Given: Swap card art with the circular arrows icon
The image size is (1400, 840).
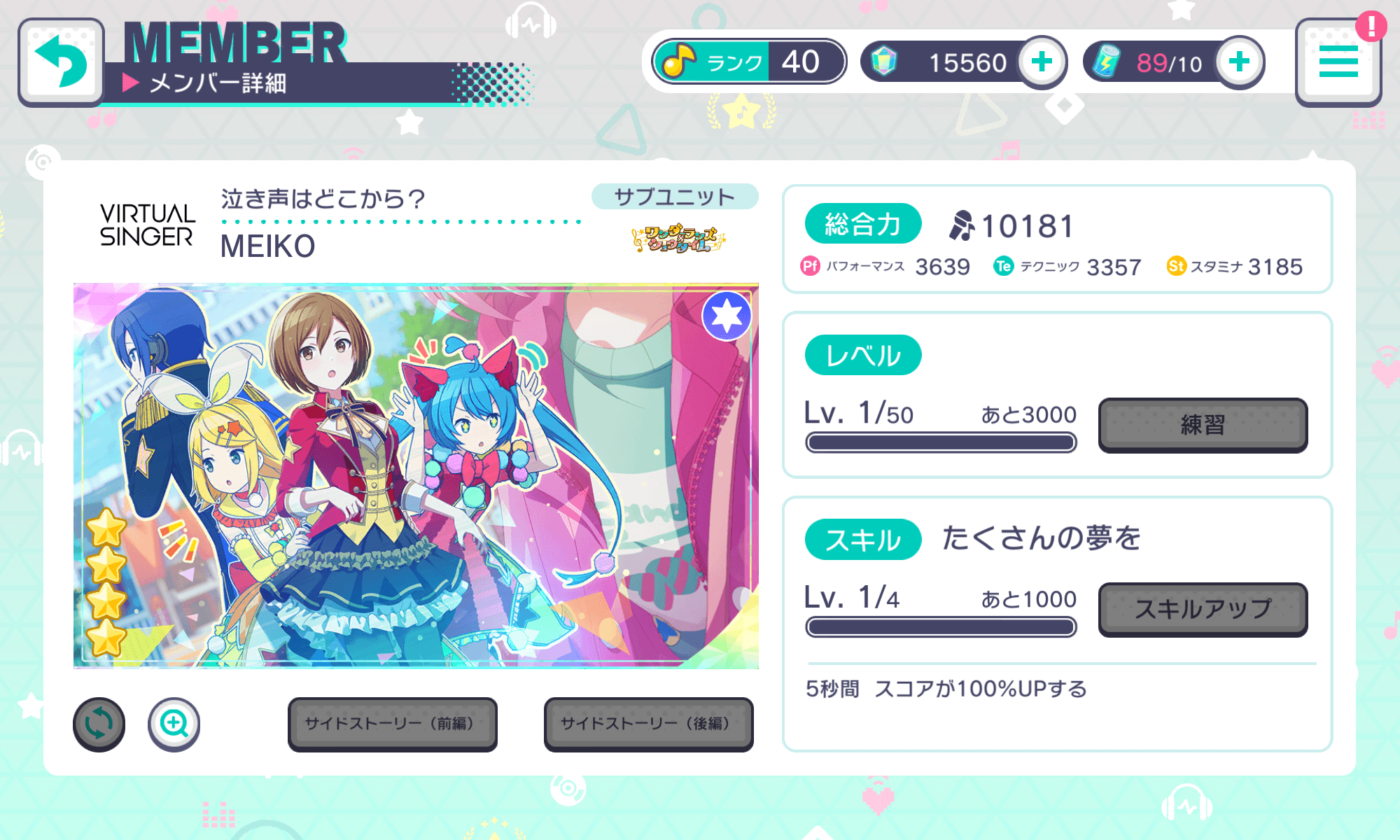Looking at the screenshot, I should (x=99, y=724).
